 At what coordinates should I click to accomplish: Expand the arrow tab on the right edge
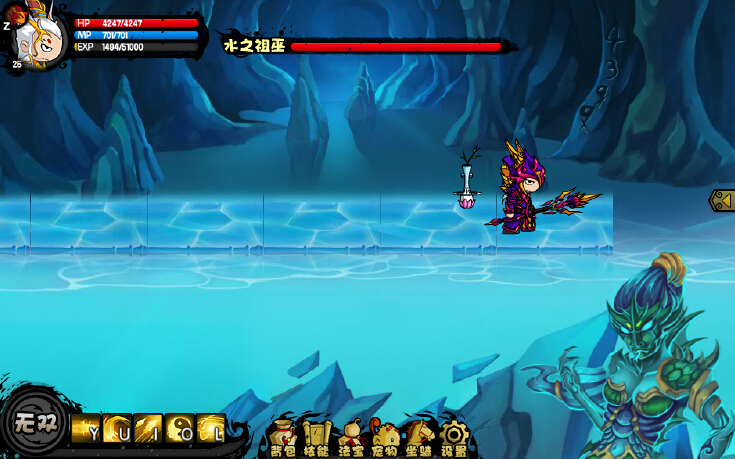[x=722, y=200]
